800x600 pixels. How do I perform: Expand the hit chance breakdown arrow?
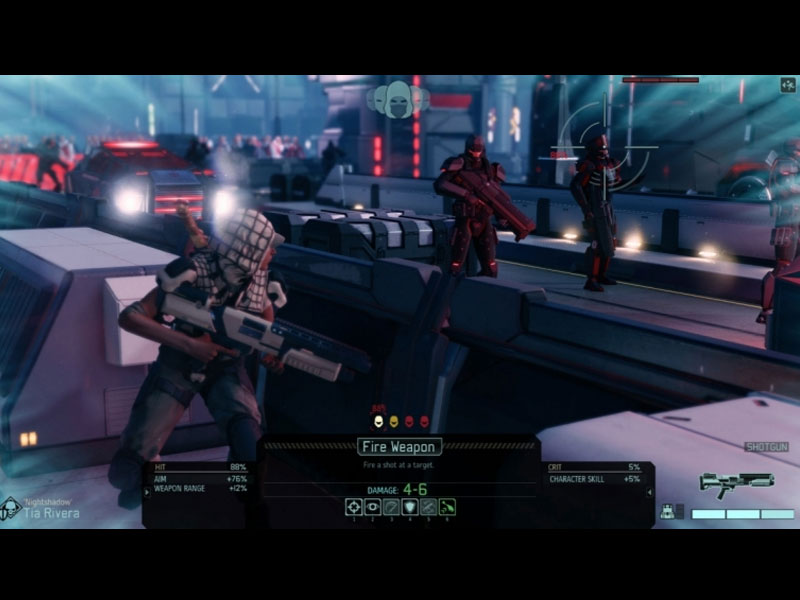pyautogui.click(x=147, y=491)
